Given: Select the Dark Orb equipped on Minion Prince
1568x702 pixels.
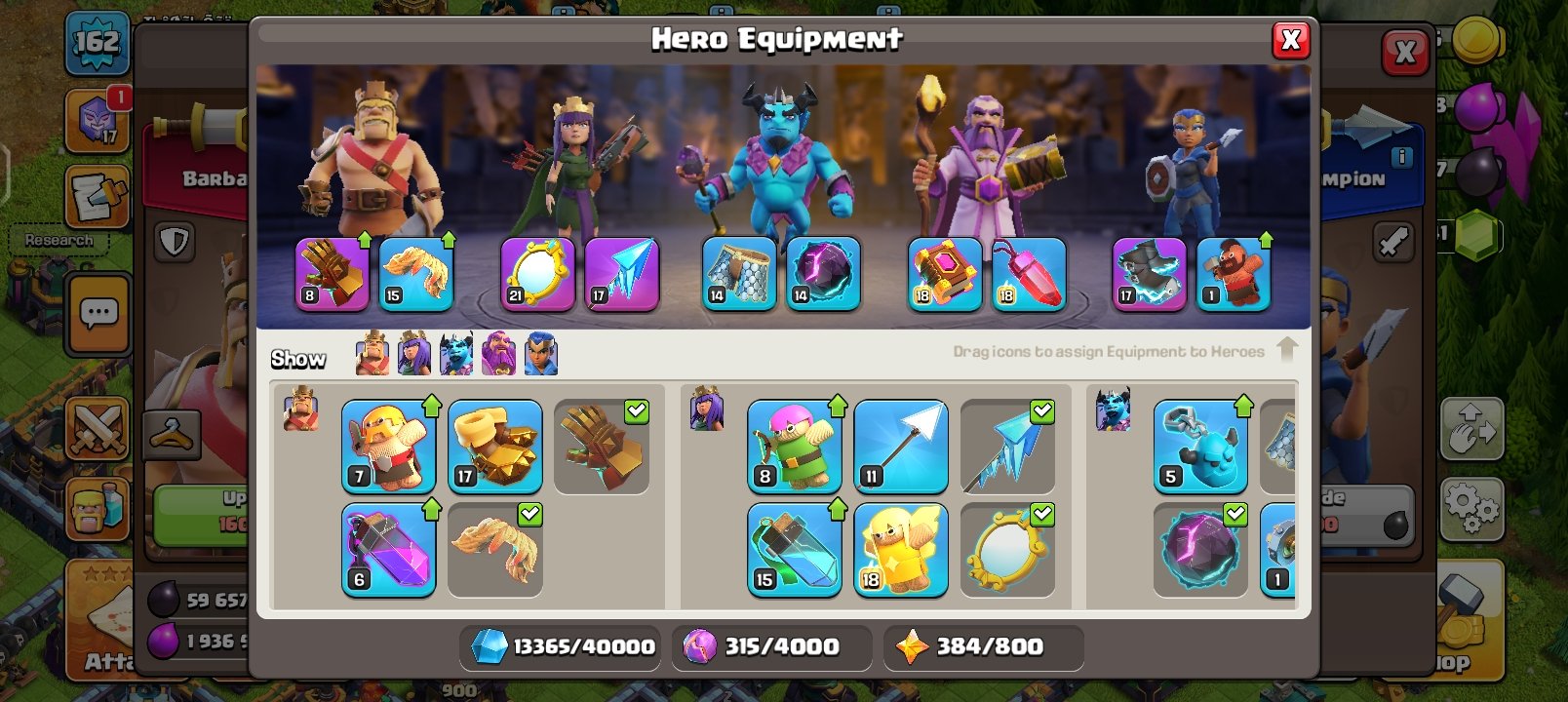Looking at the screenshot, I should [x=824, y=274].
